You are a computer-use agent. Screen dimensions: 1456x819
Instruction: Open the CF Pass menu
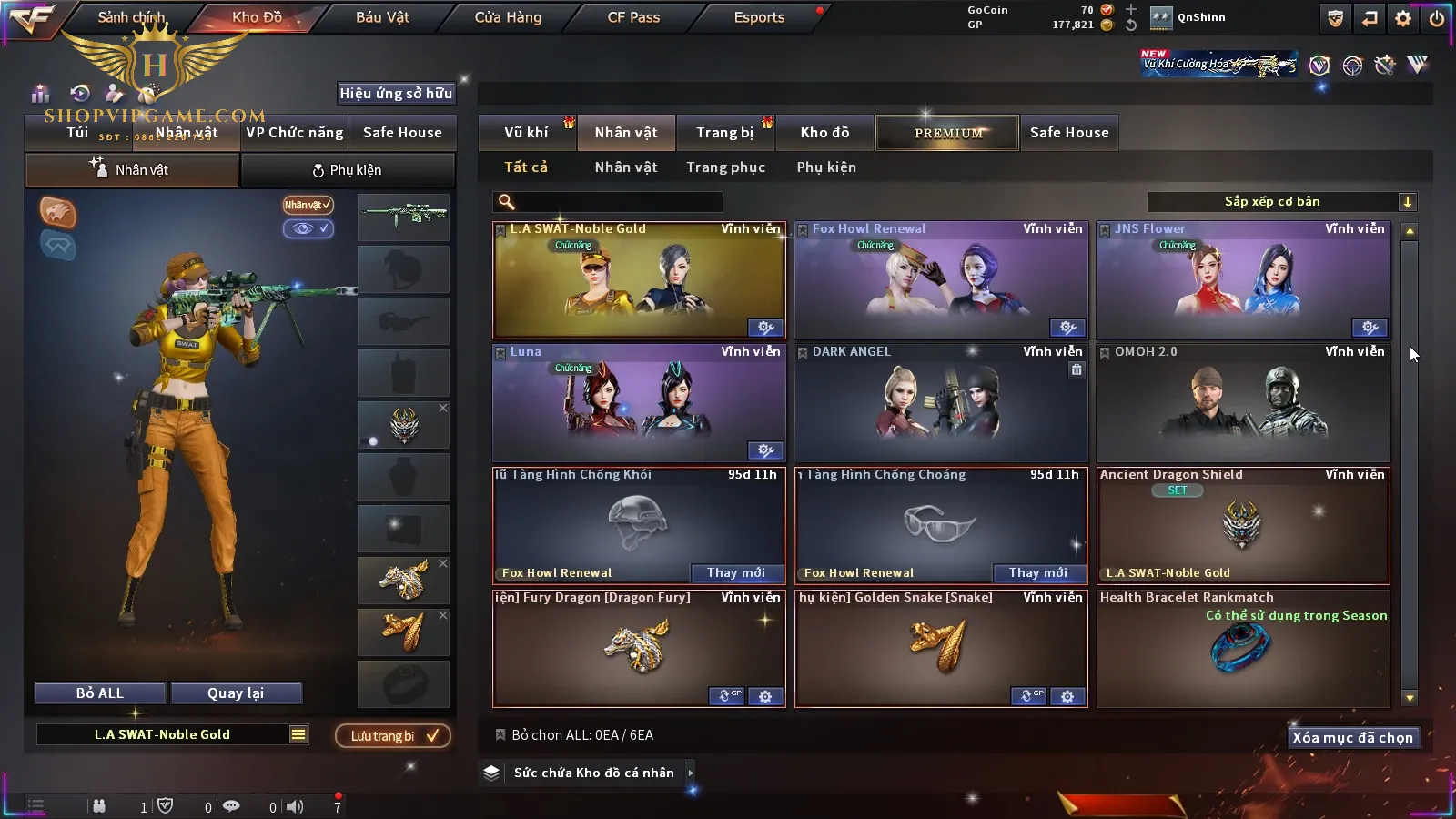(x=633, y=17)
